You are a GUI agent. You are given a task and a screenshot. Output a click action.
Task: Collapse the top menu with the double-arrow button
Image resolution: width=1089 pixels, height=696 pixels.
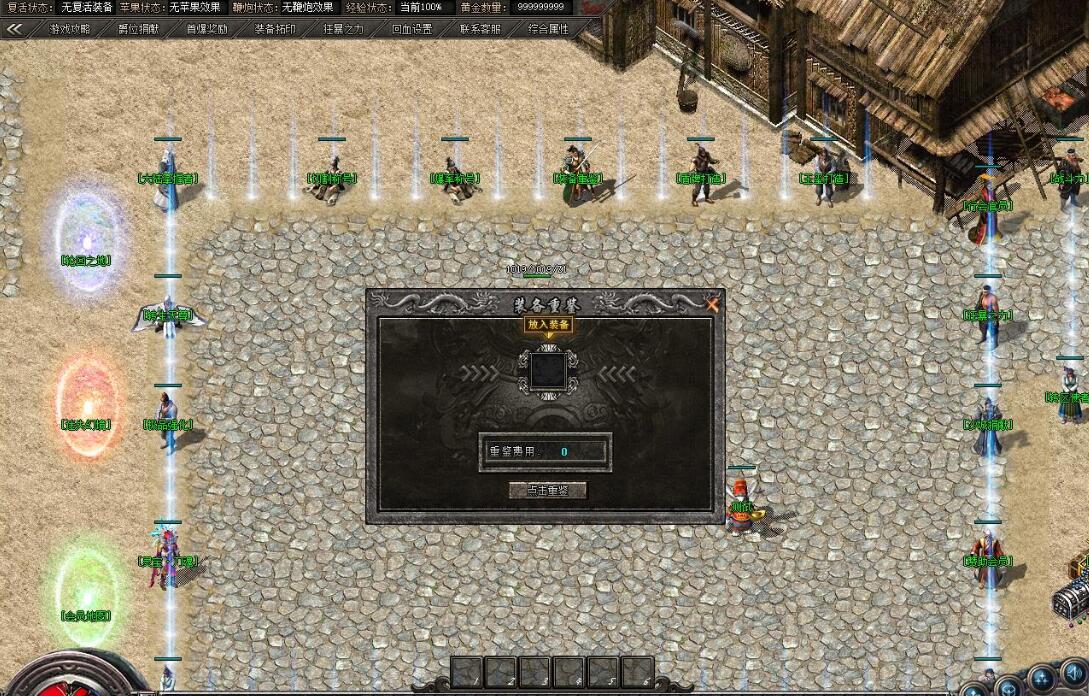15,29
